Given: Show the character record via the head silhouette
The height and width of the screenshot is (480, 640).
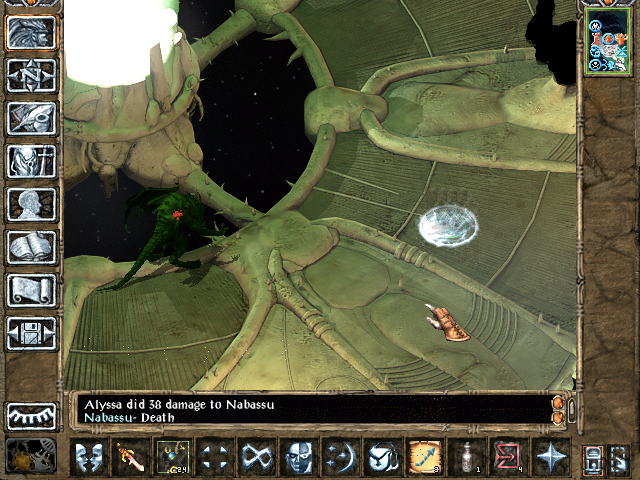Looking at the screenshot, I should (x=31, y=204).
